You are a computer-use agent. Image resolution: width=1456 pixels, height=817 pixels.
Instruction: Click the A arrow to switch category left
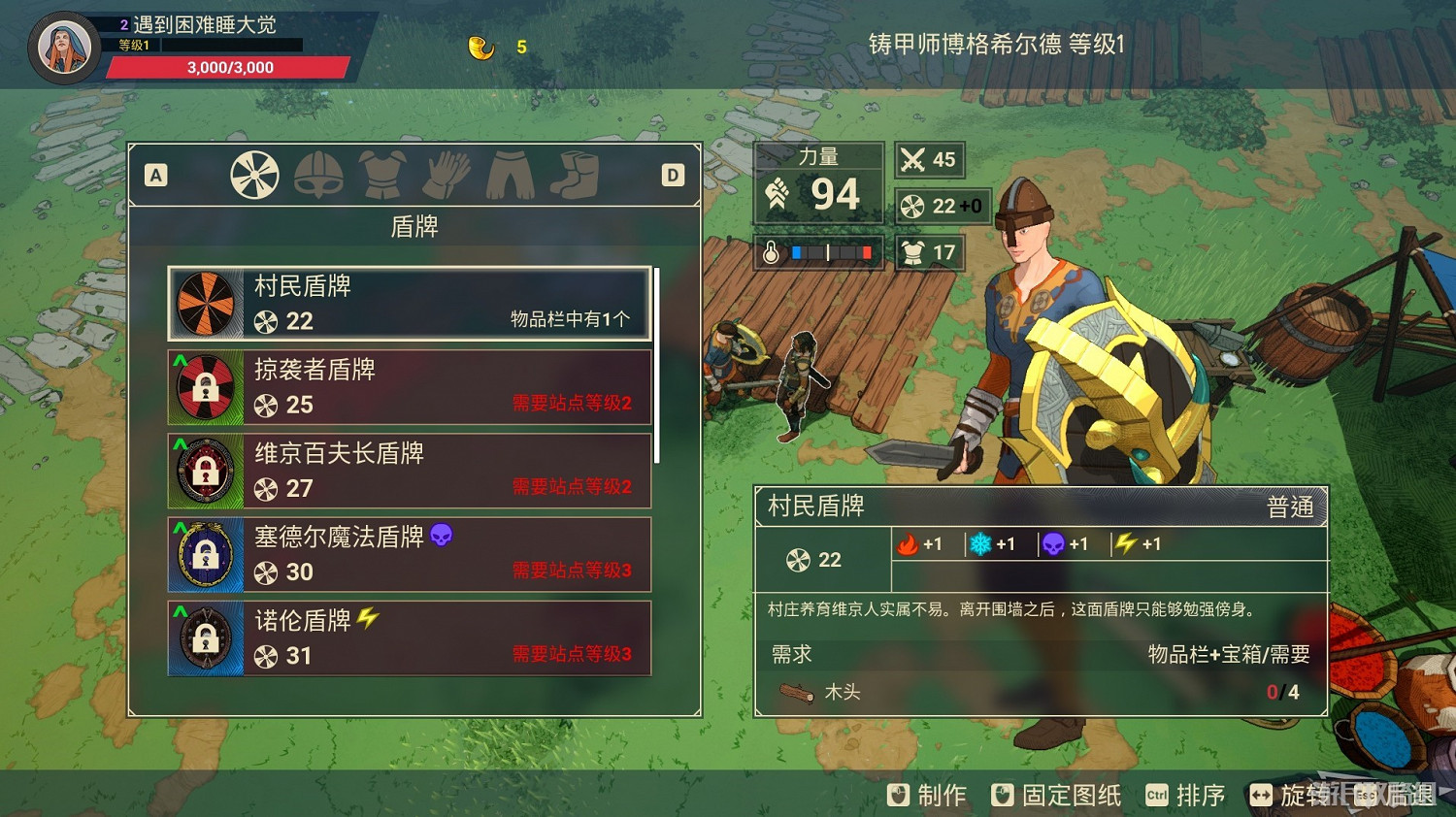155,176
